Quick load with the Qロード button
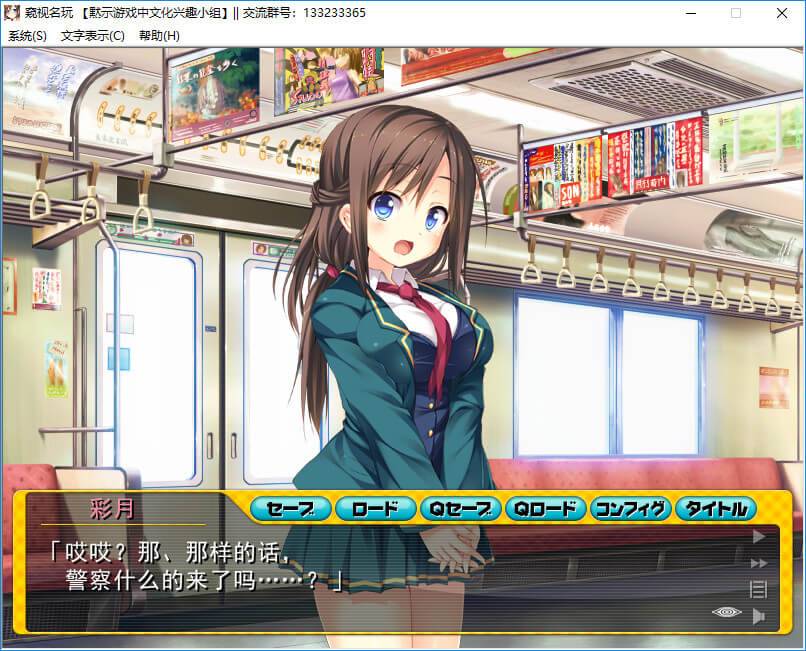 (x=545, y=509)
